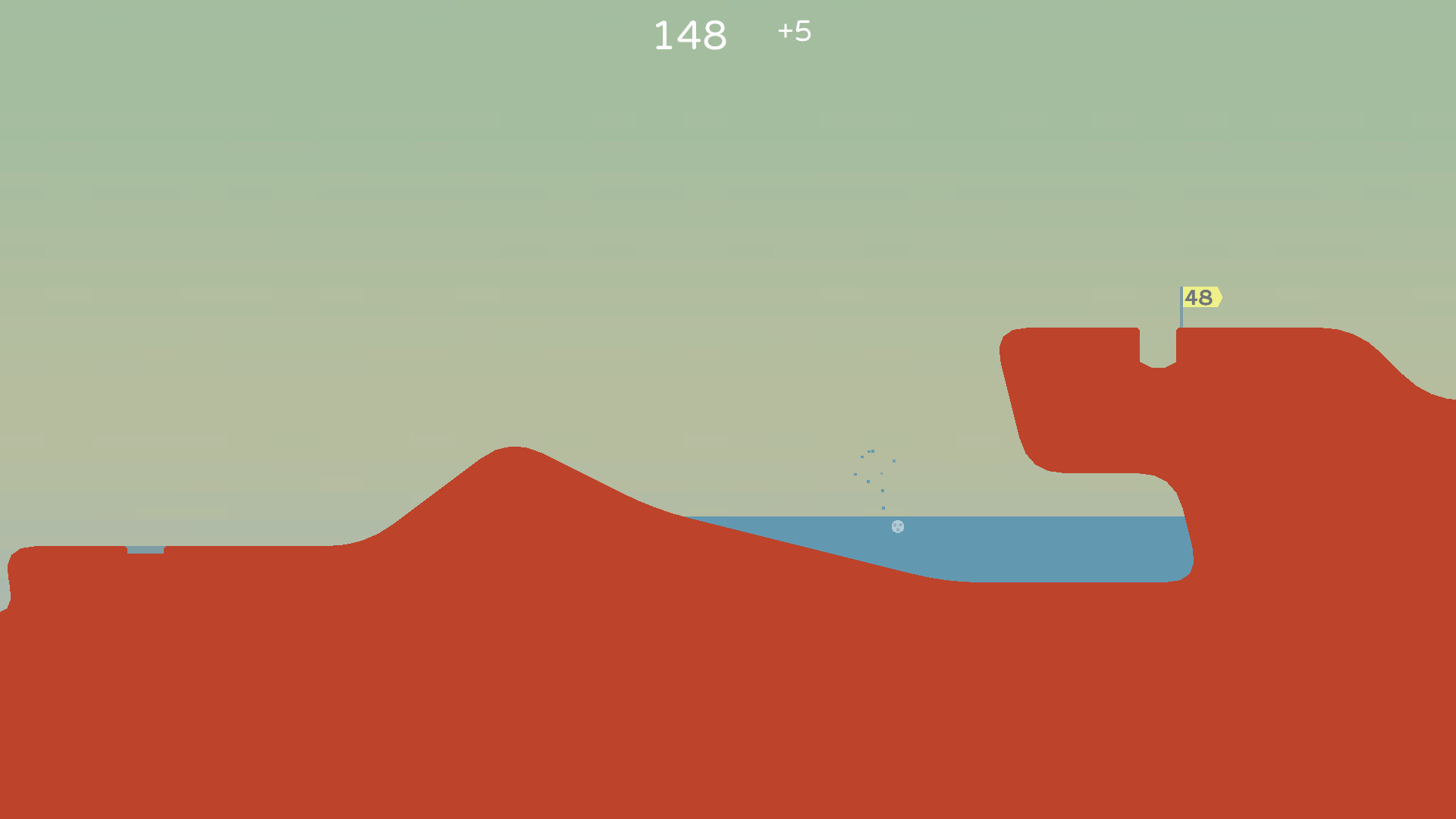Click the lowest bubble just above the water
This screenshot has width=1456, height=819.
pyautogui.click(x=883, y=508)
